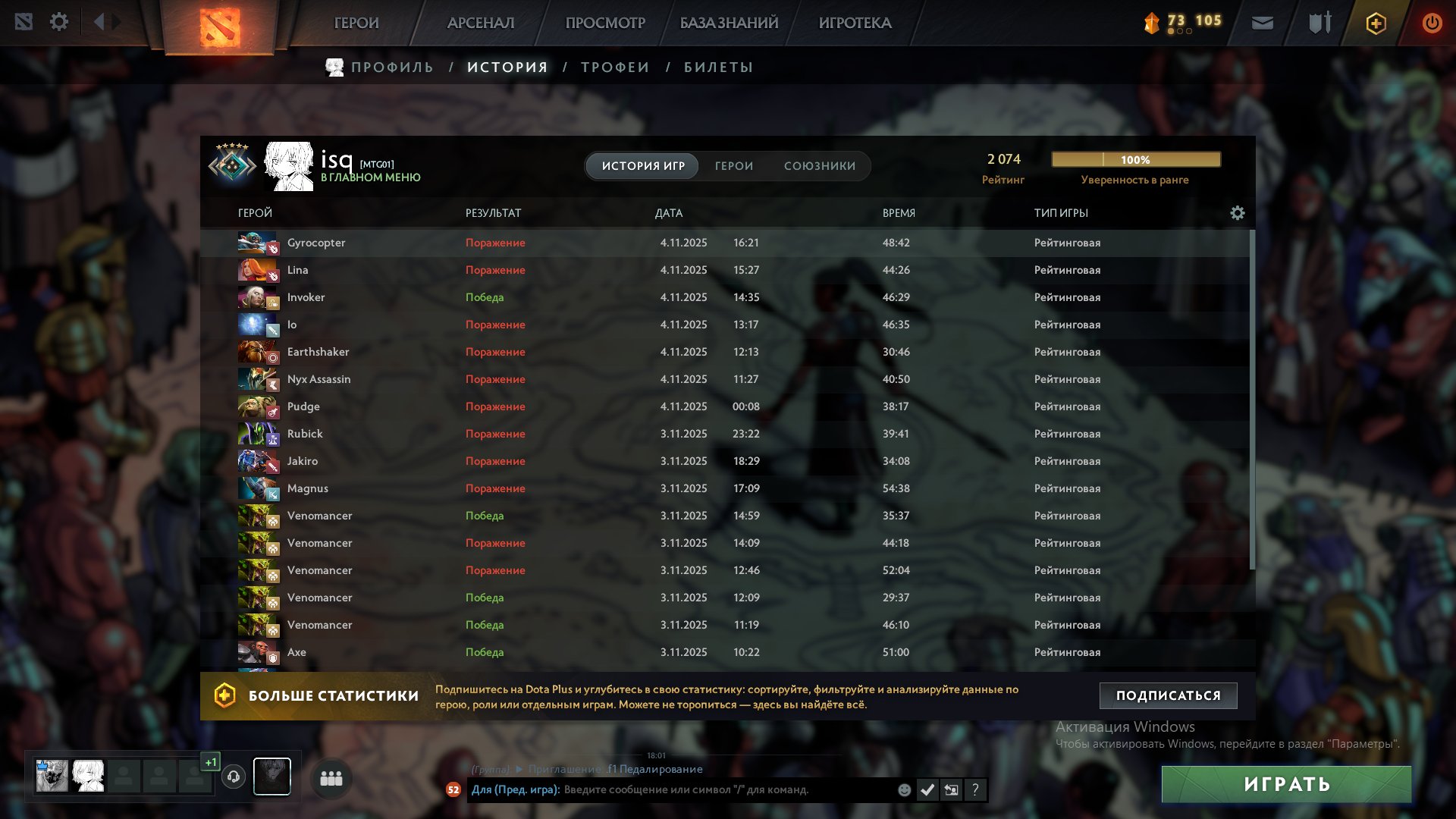Screen dimensions: 1456x819
Task: Select the checkmark toggle in chat bar
Action: point(927,789)
